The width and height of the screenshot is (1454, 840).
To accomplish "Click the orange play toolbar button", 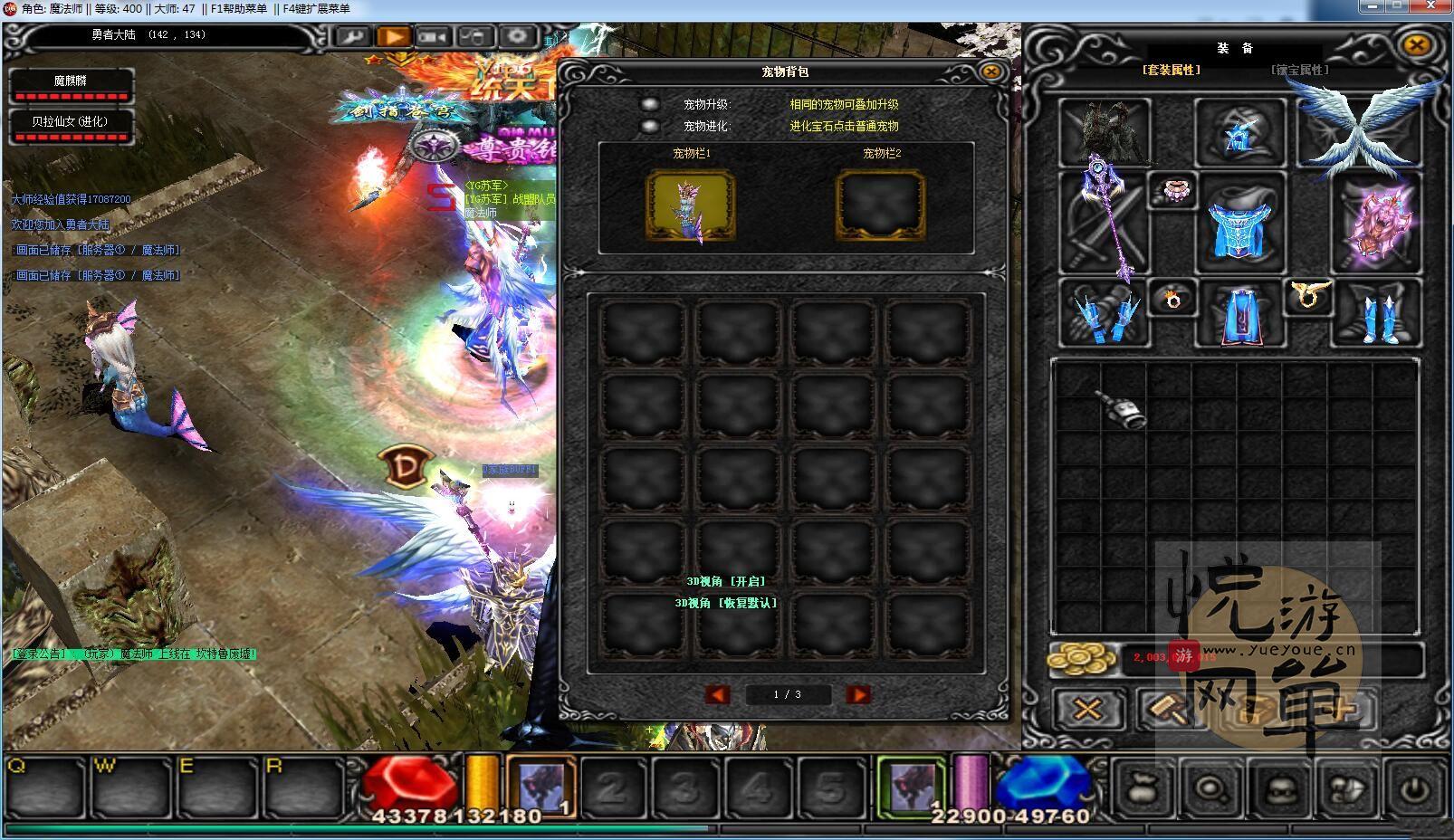I will 392,37.
